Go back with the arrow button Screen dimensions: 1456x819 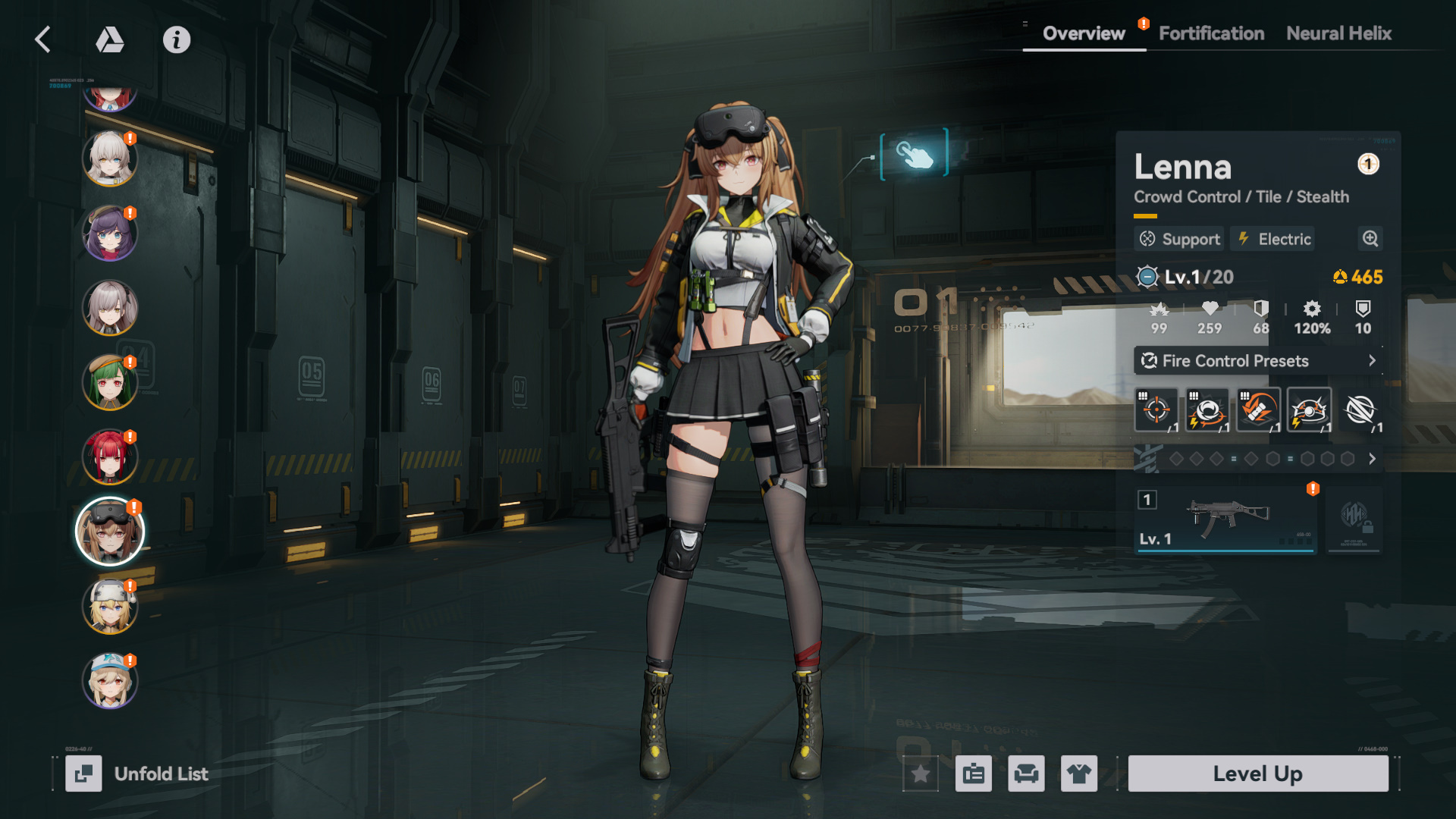click(43, 39)
